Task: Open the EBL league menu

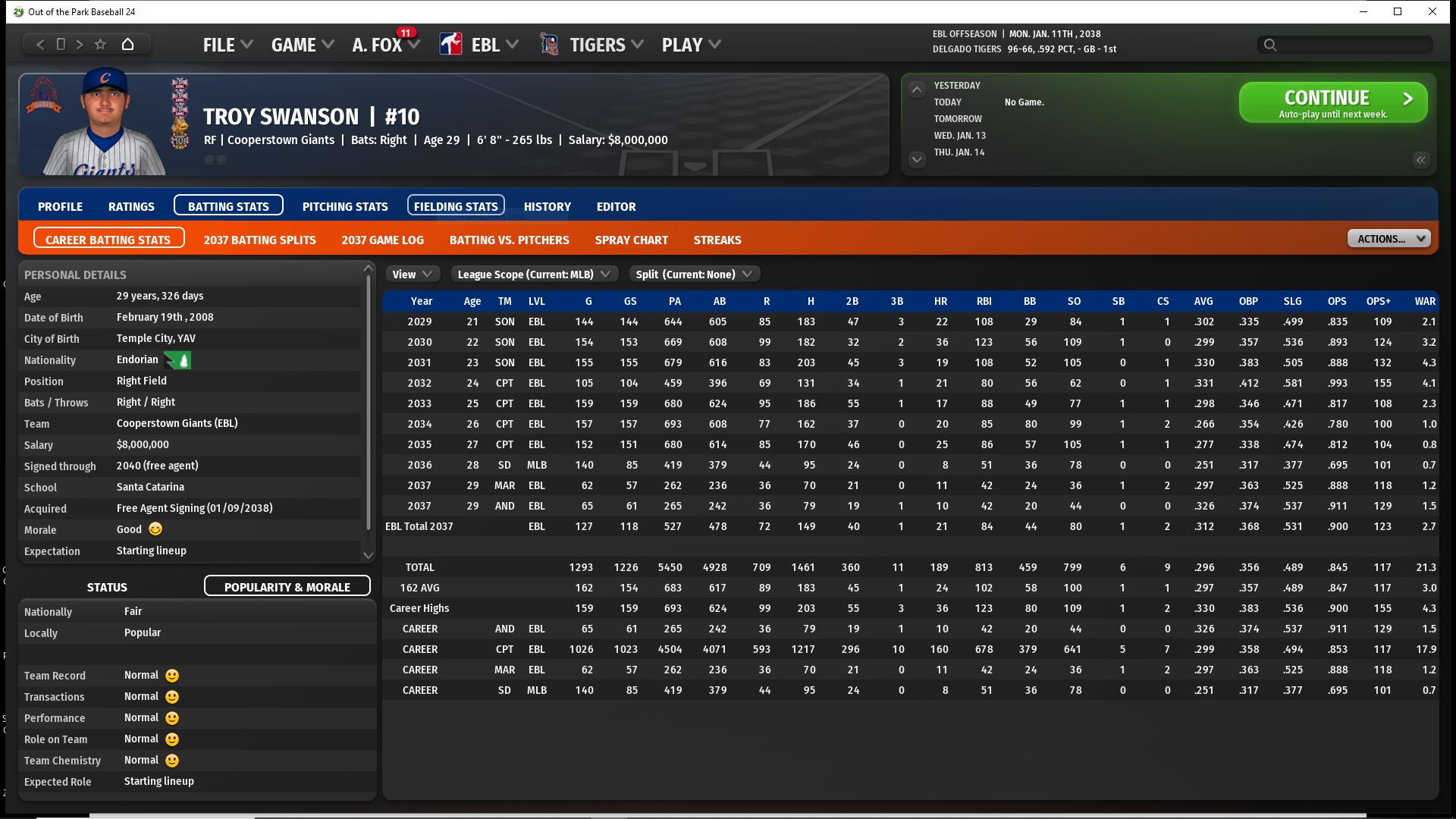Action: coord(485,45)
